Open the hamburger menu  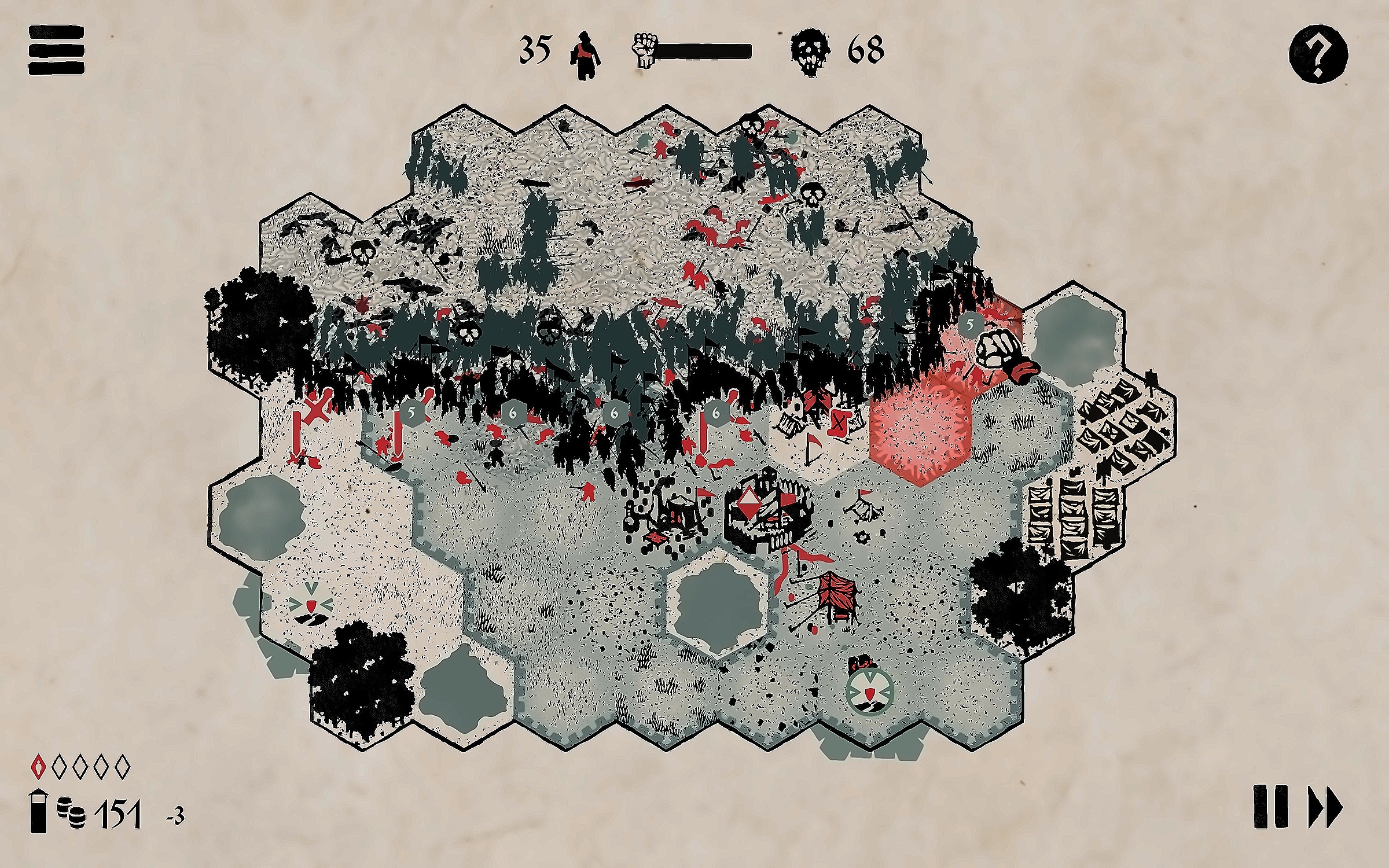coord(56,50)
